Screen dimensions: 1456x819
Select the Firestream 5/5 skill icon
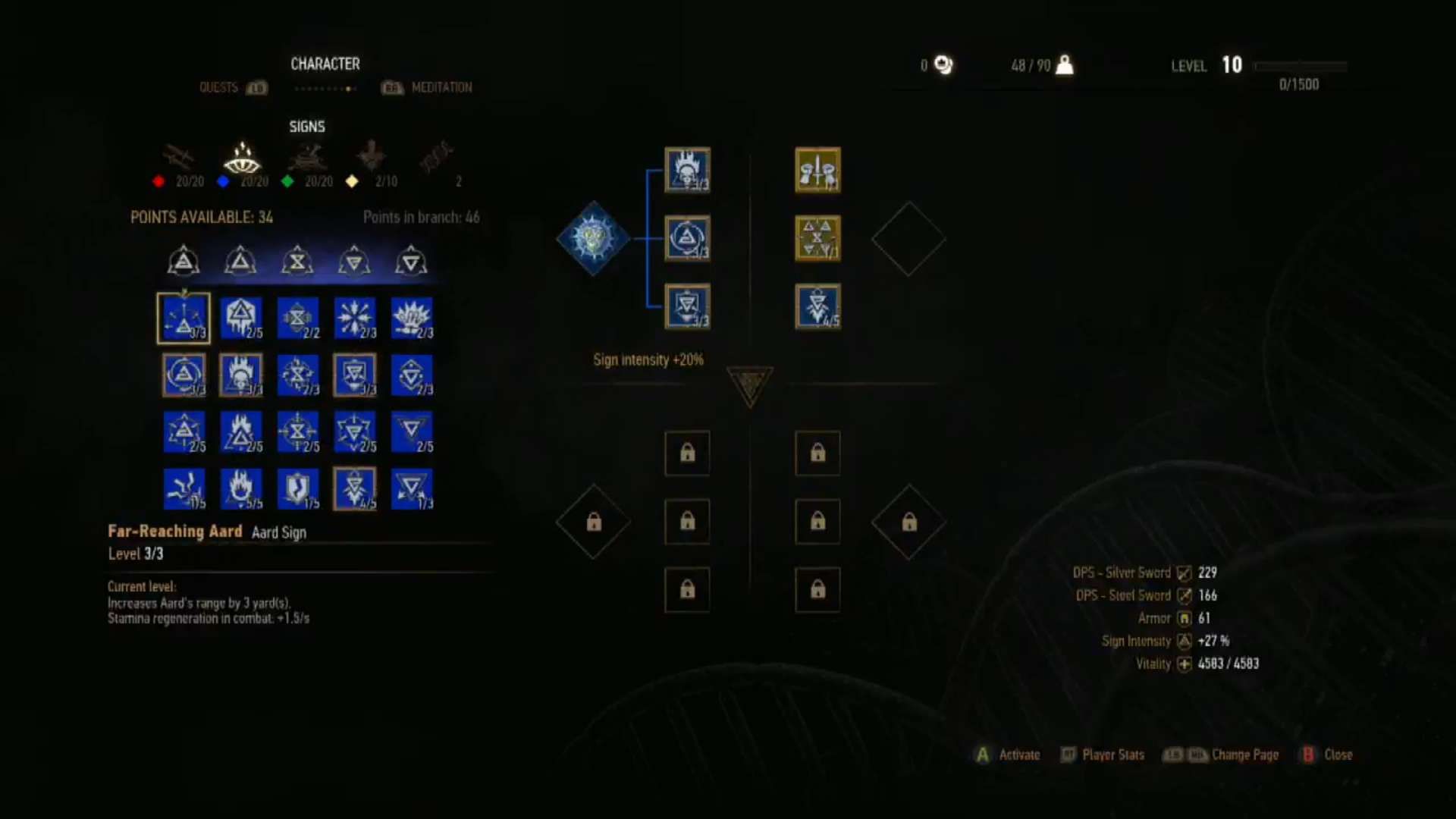[241, 489]
